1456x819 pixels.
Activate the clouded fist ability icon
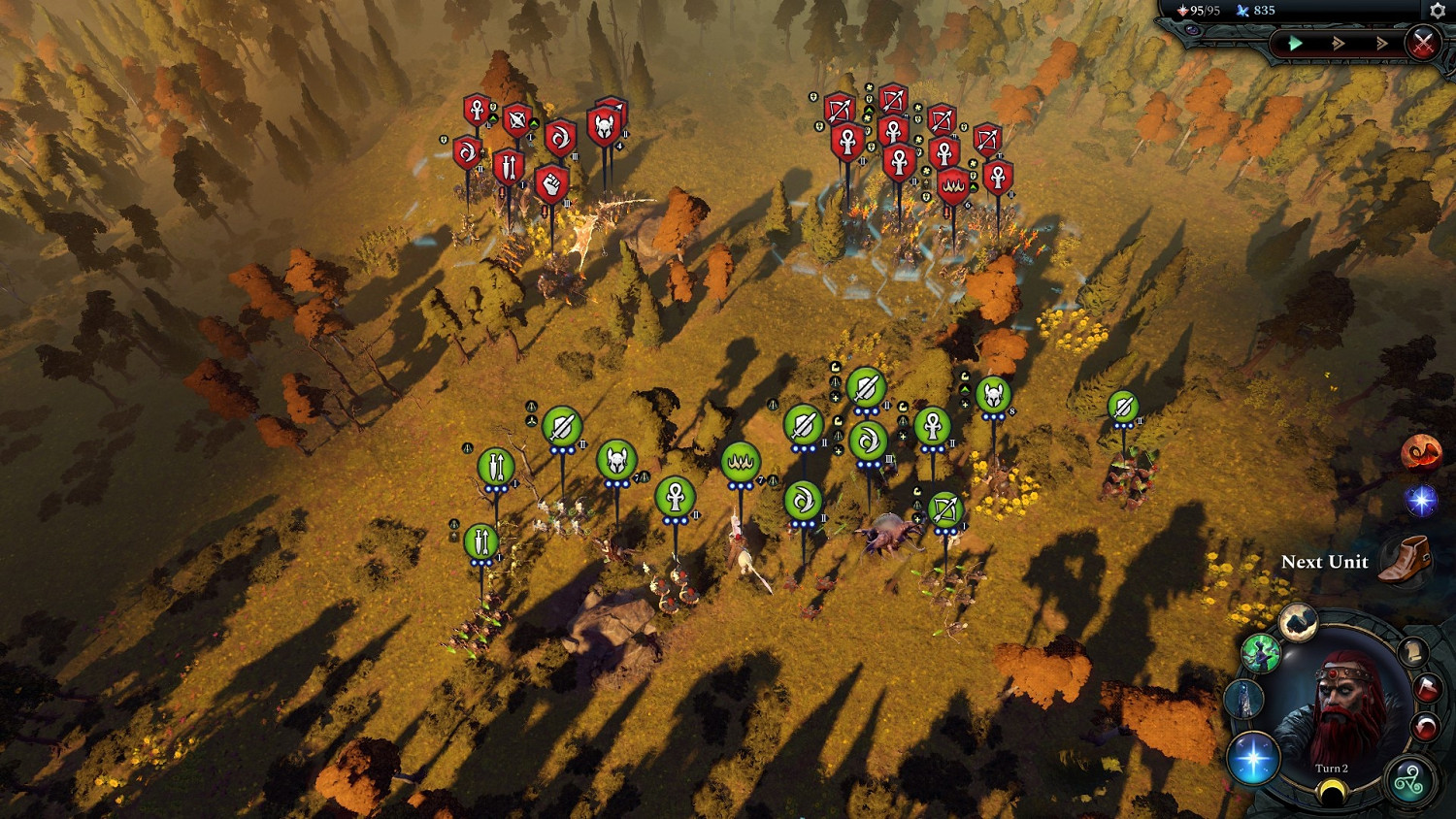(1297, 623)
